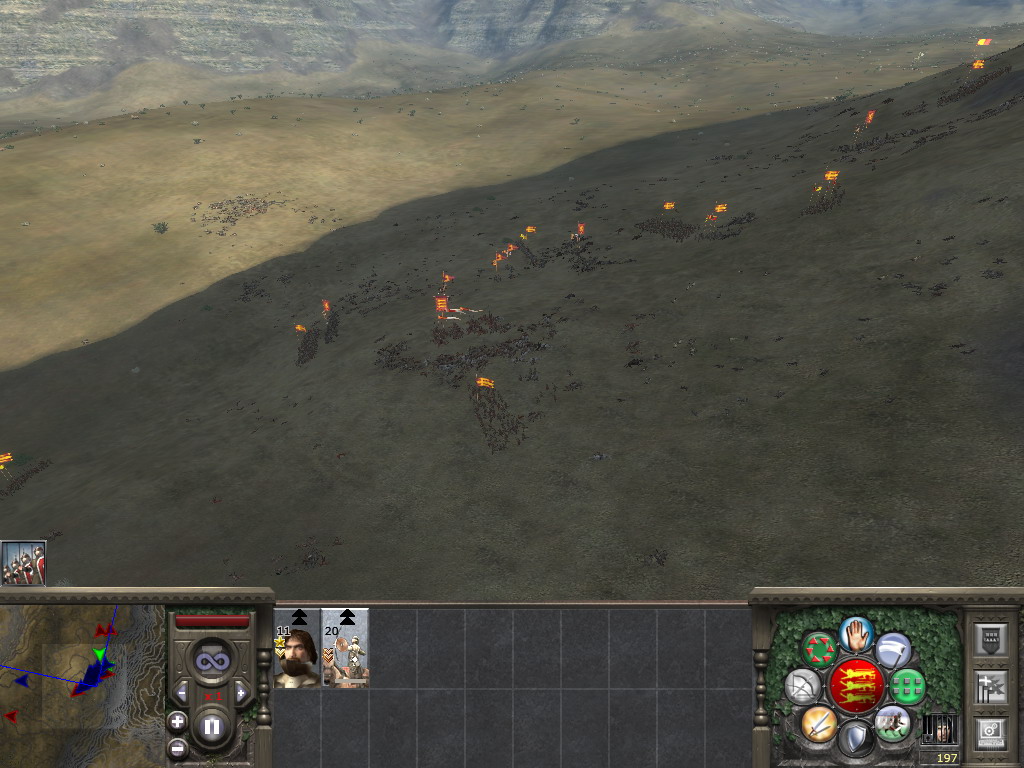The image size is (1024, 768).
Task: Toggle the run mode horseman icon
Action: pos(892,723)
